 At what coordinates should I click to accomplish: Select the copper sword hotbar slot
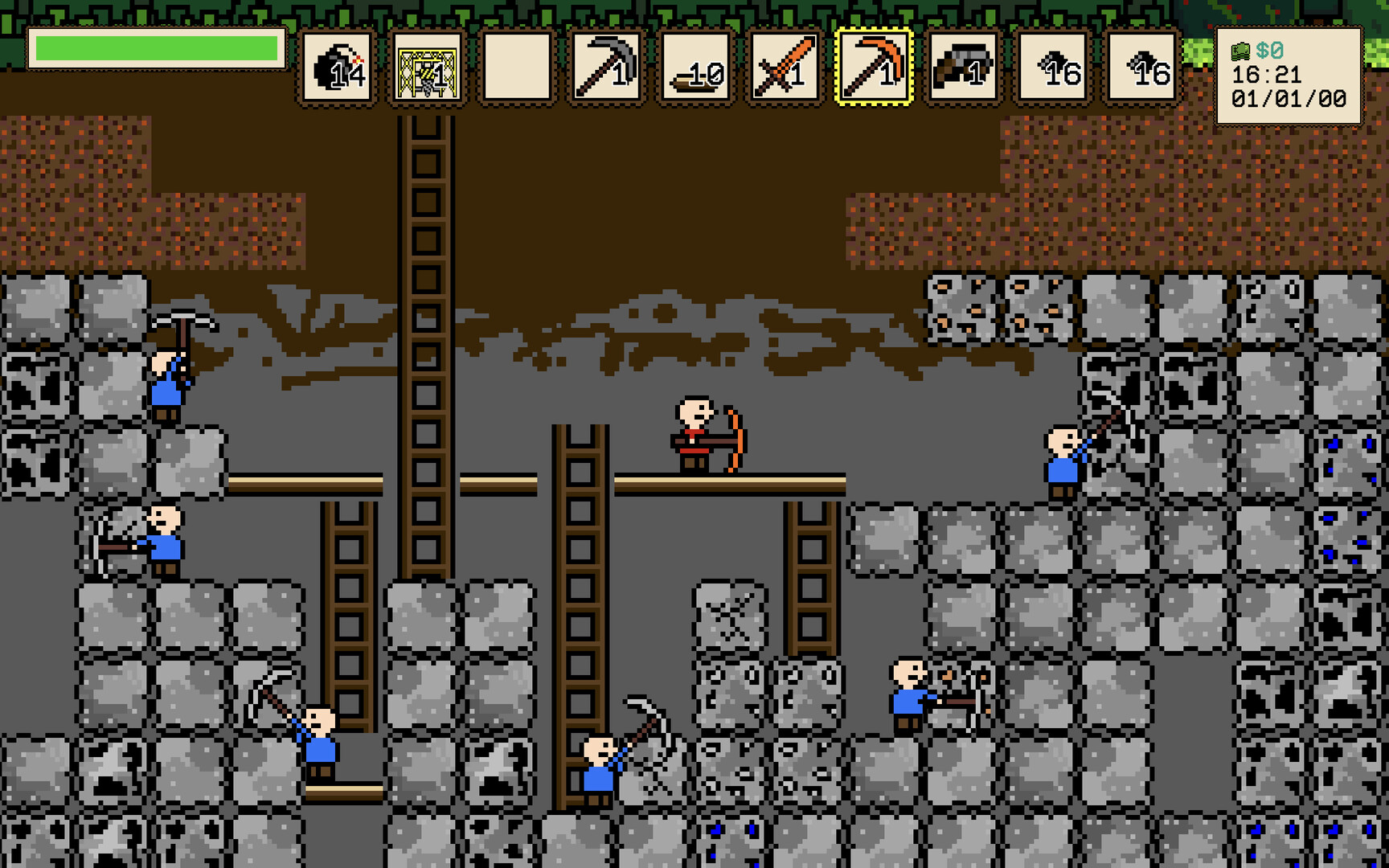pyautogui.click(x=785, y=68)
